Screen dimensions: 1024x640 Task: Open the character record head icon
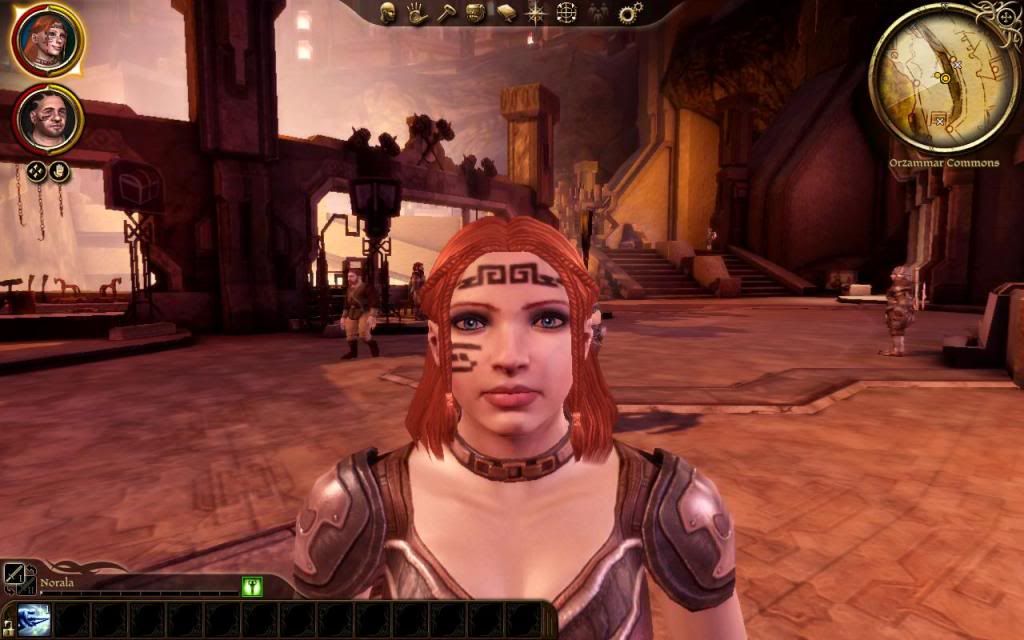[387, 13]
